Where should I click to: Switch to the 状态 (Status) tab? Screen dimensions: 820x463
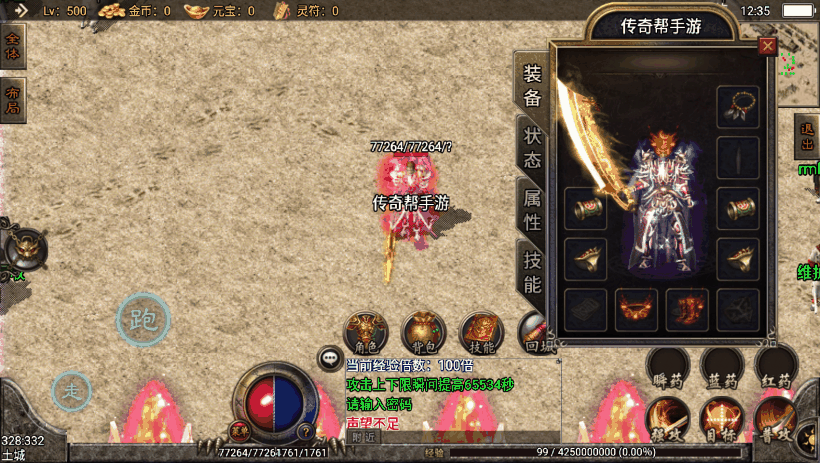point(532,148)
